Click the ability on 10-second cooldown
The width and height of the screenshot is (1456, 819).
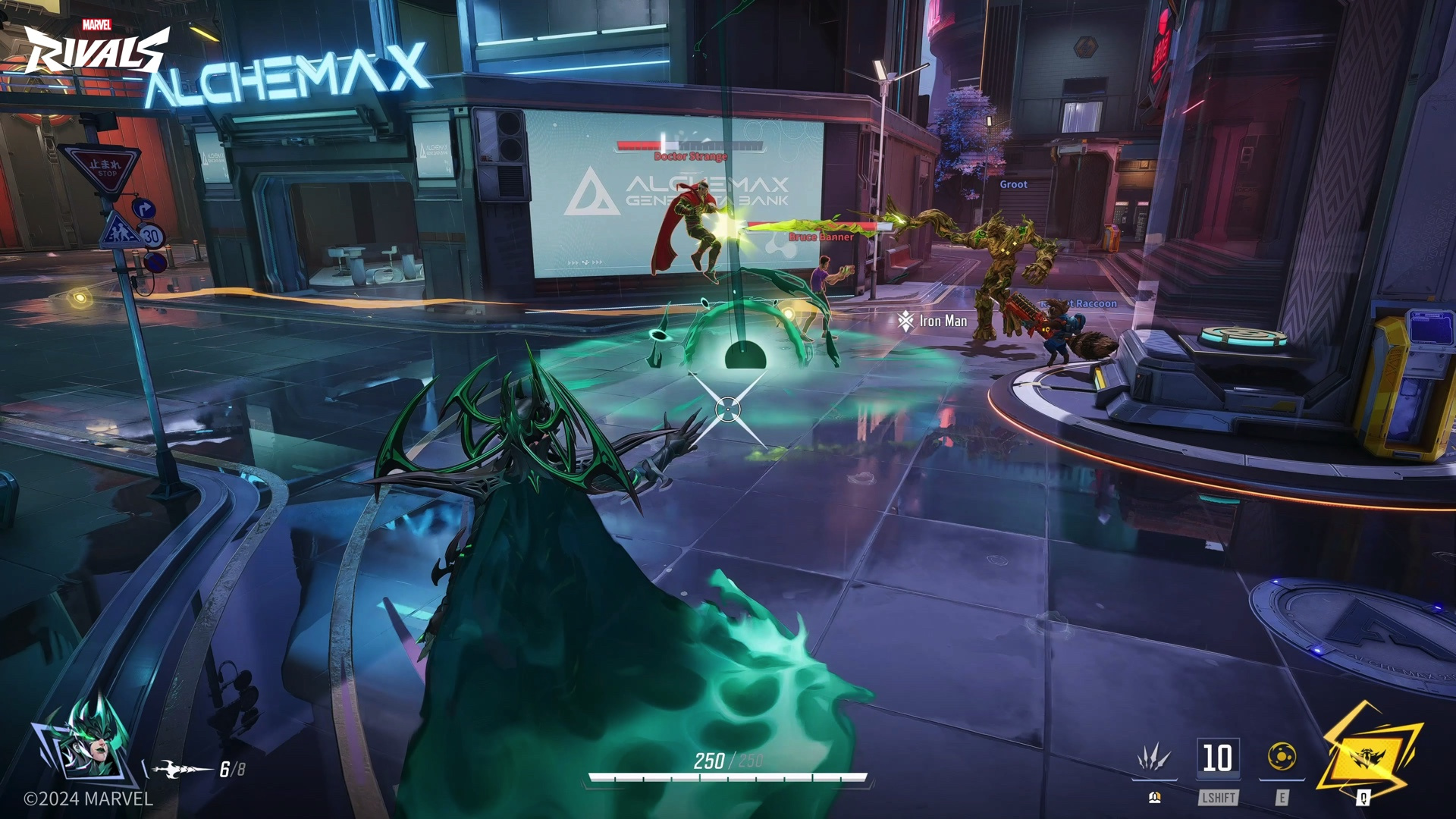1218,758
